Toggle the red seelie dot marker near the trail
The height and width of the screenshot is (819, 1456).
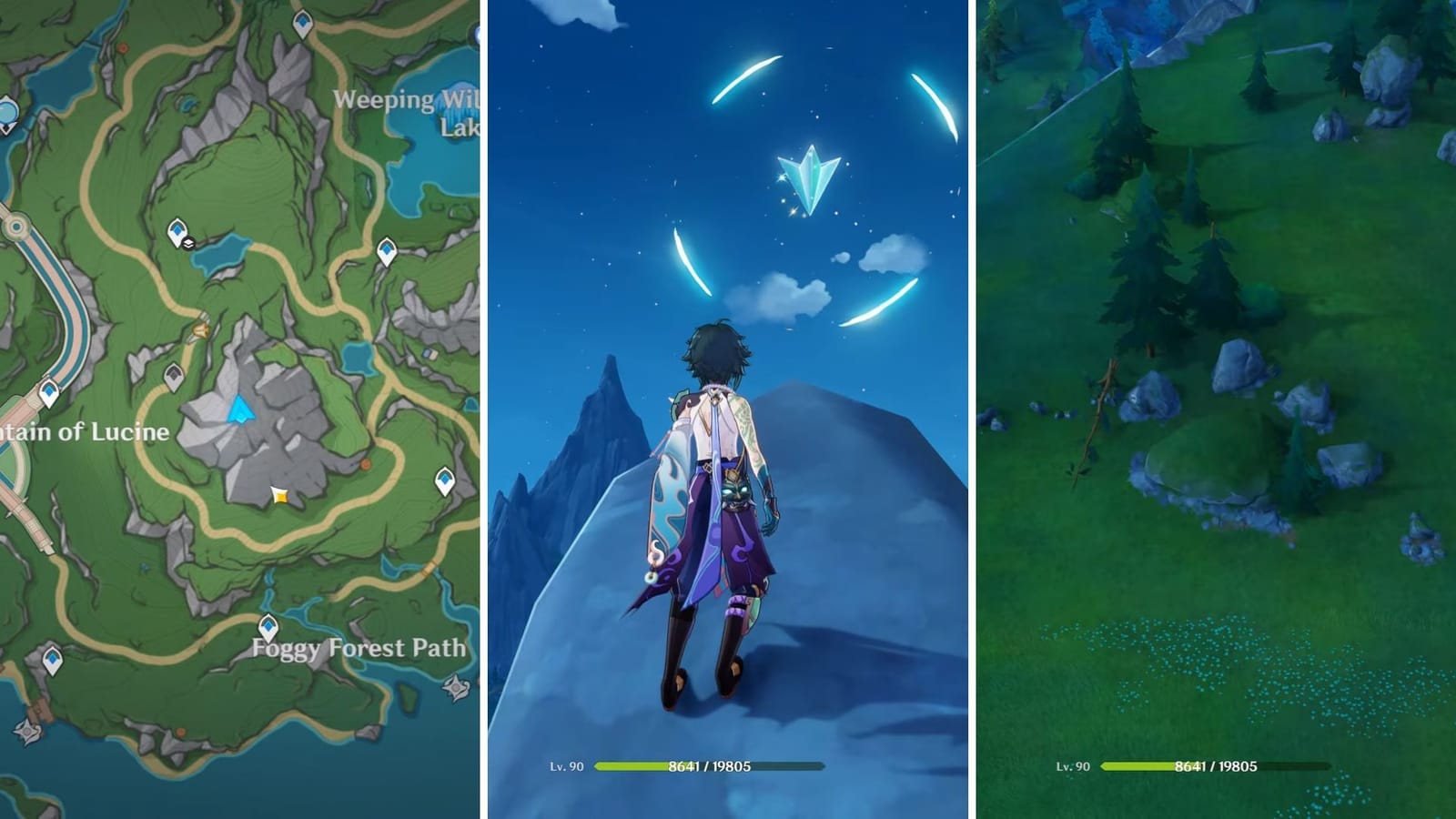point(120,47)
